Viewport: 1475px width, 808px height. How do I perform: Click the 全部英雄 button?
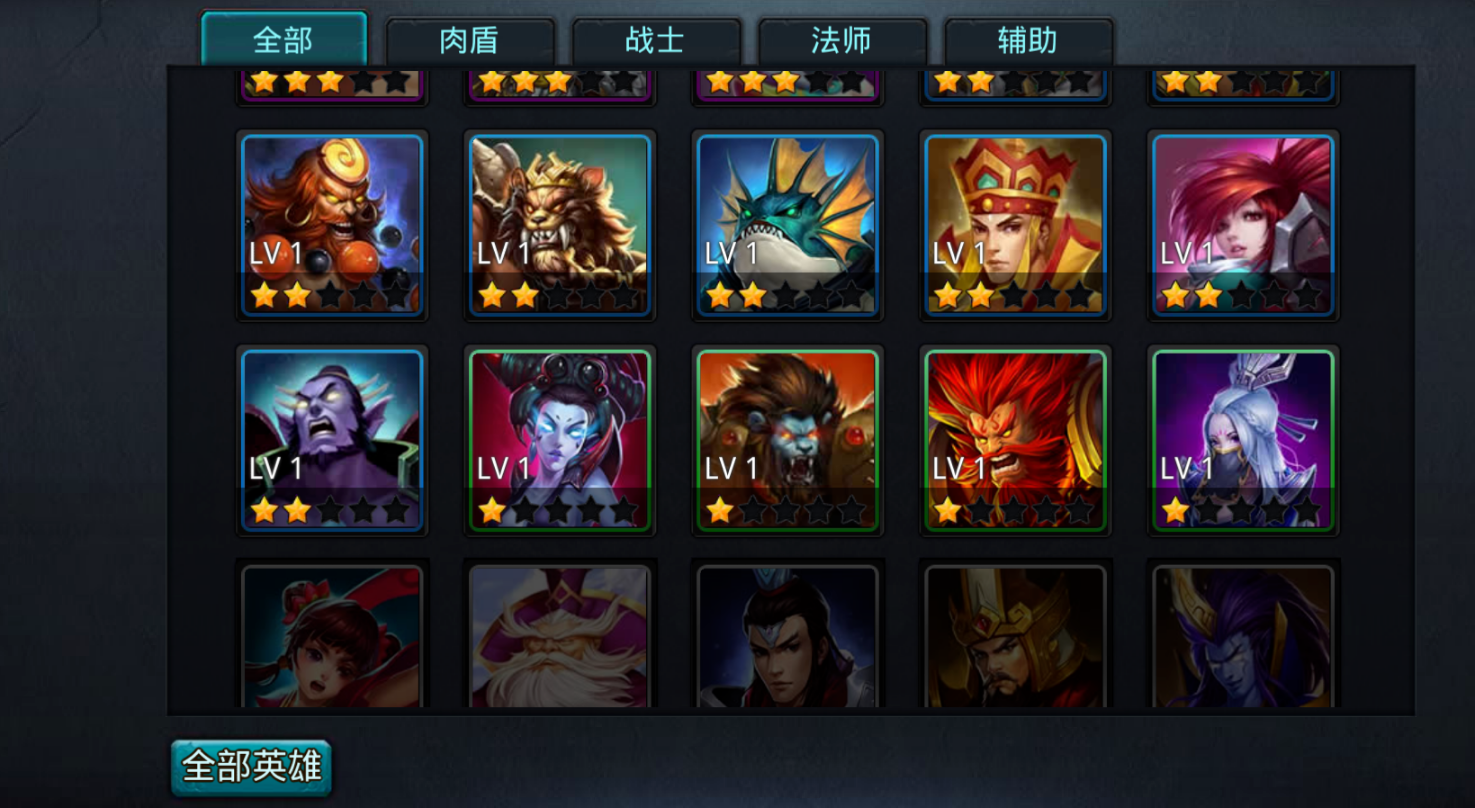pyautogui.click(x=251, y=767)
